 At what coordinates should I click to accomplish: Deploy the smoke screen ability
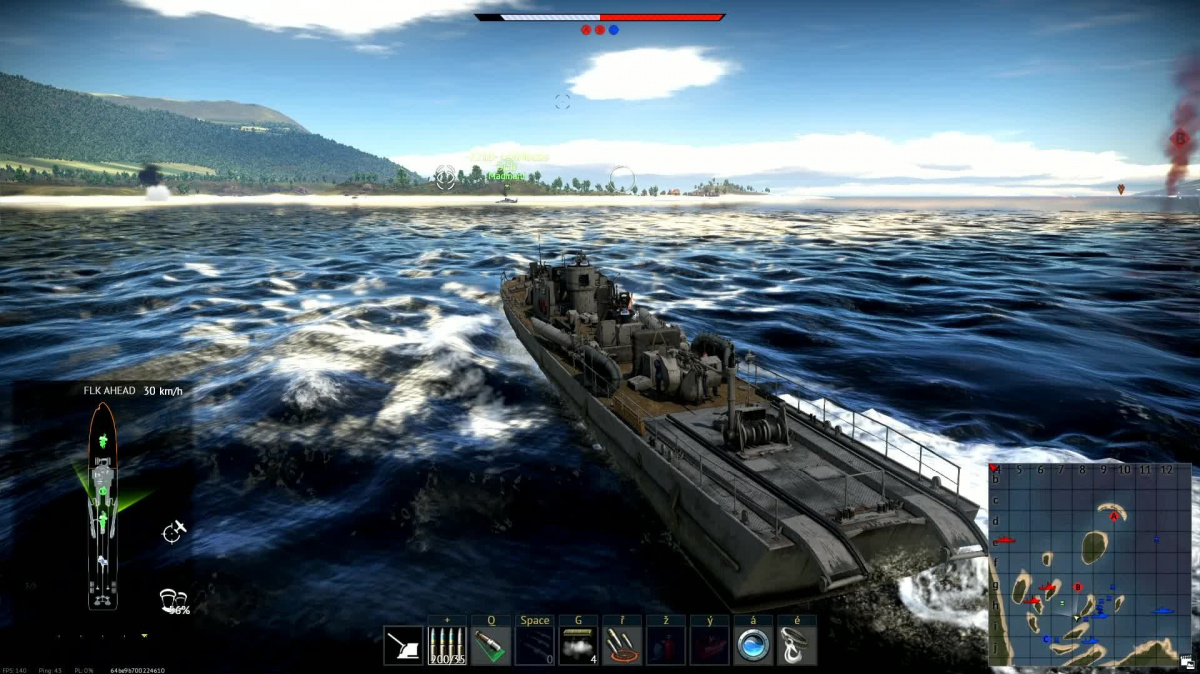(x=579, y=646)
